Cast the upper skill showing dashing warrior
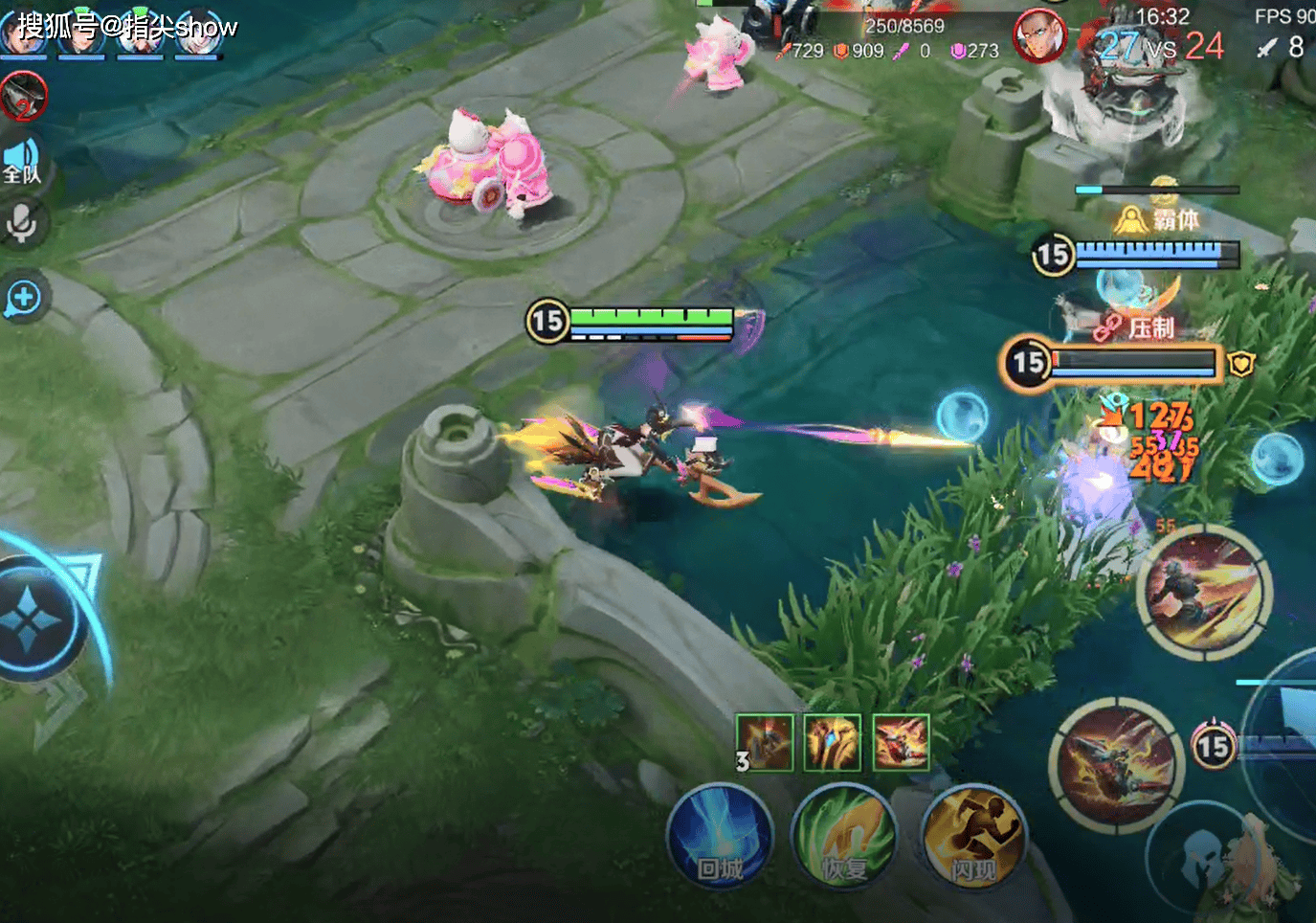1316x923 pixels. click(1204, 591)
